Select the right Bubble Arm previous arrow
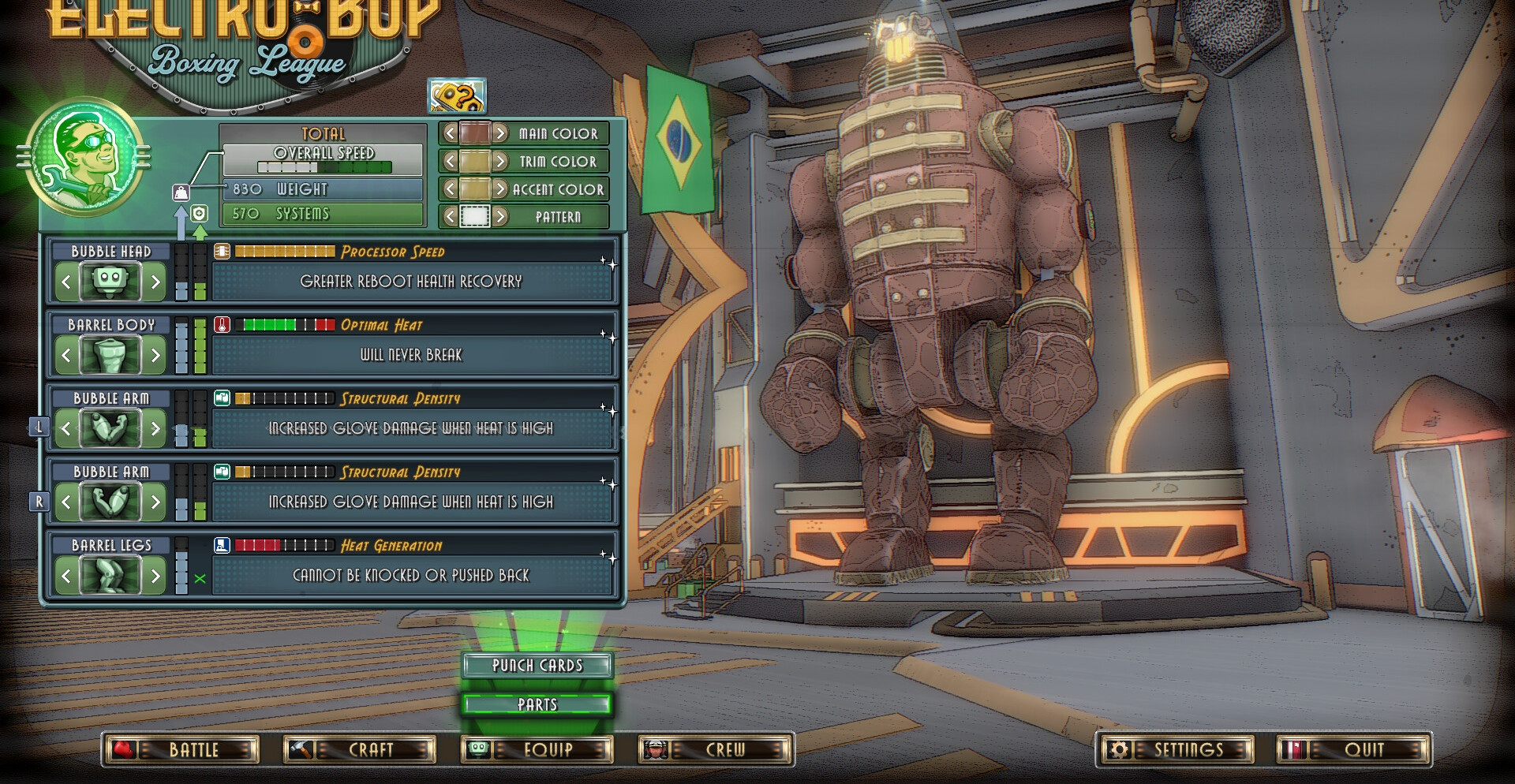Image resolution: width=1515 pixels, height=784 pixels. coord(66,502)
